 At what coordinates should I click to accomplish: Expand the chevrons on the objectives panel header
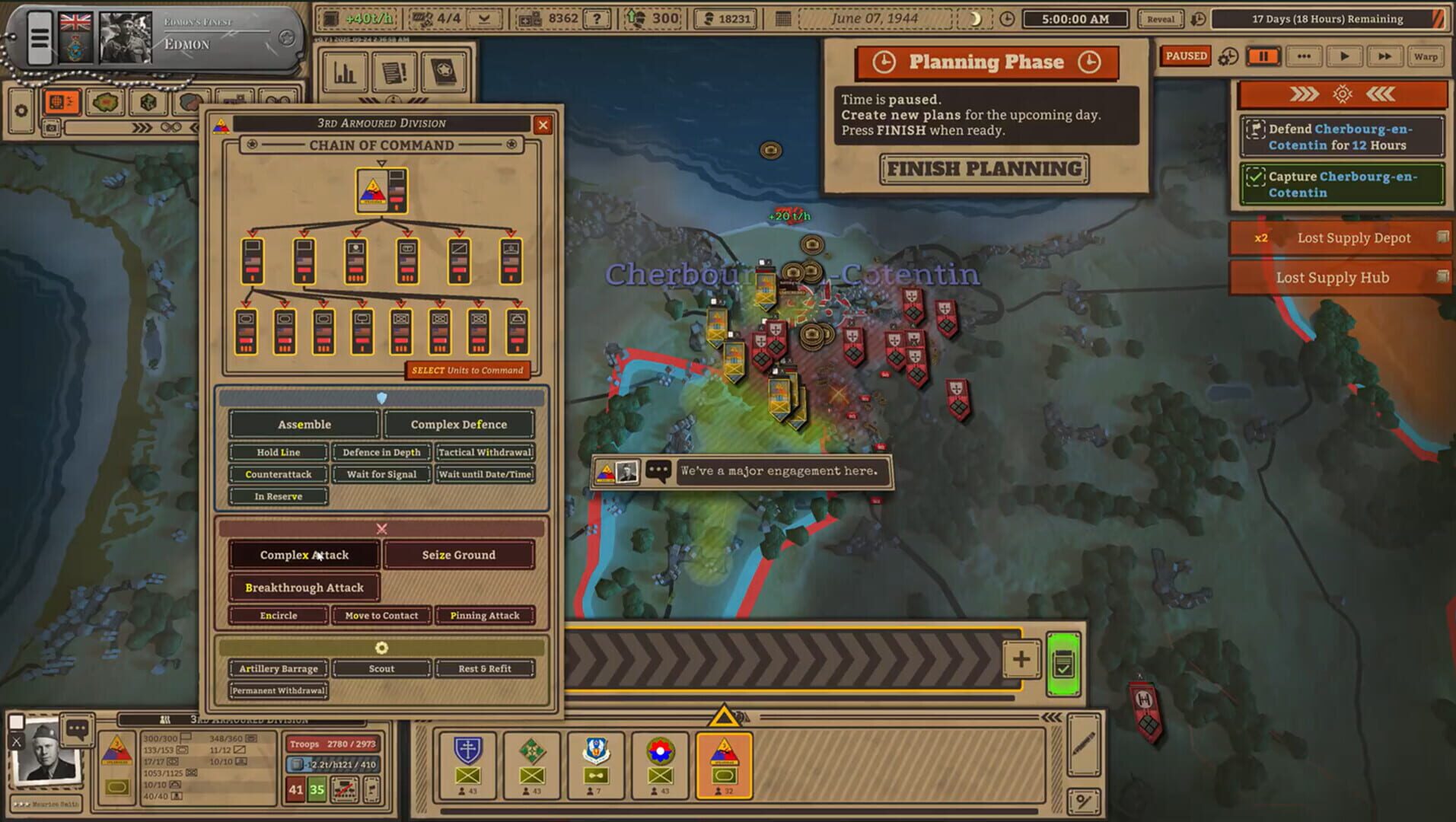pyautogui.click(x=1304, y=94)
